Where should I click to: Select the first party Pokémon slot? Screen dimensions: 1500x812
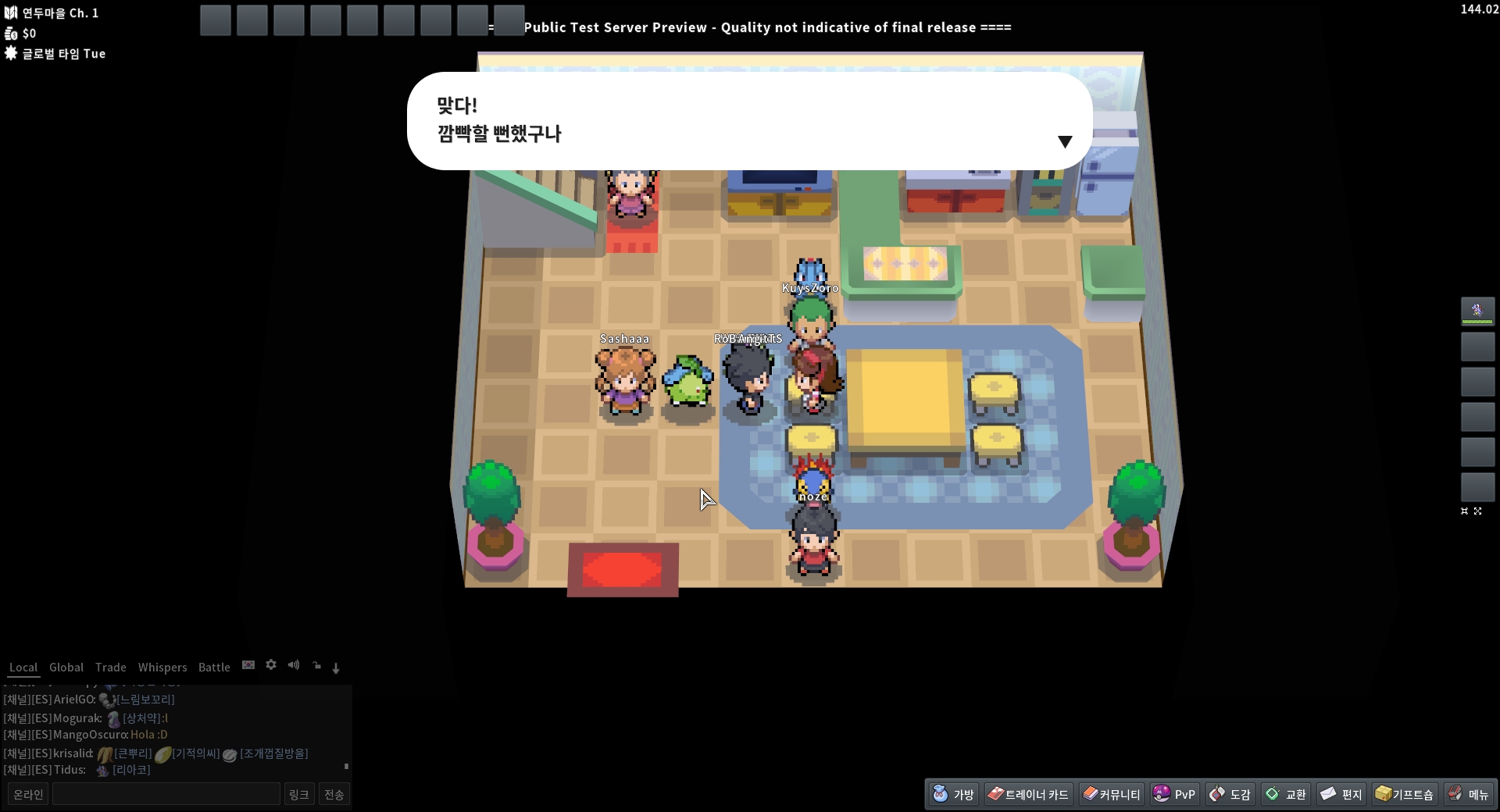(1477, 311)
